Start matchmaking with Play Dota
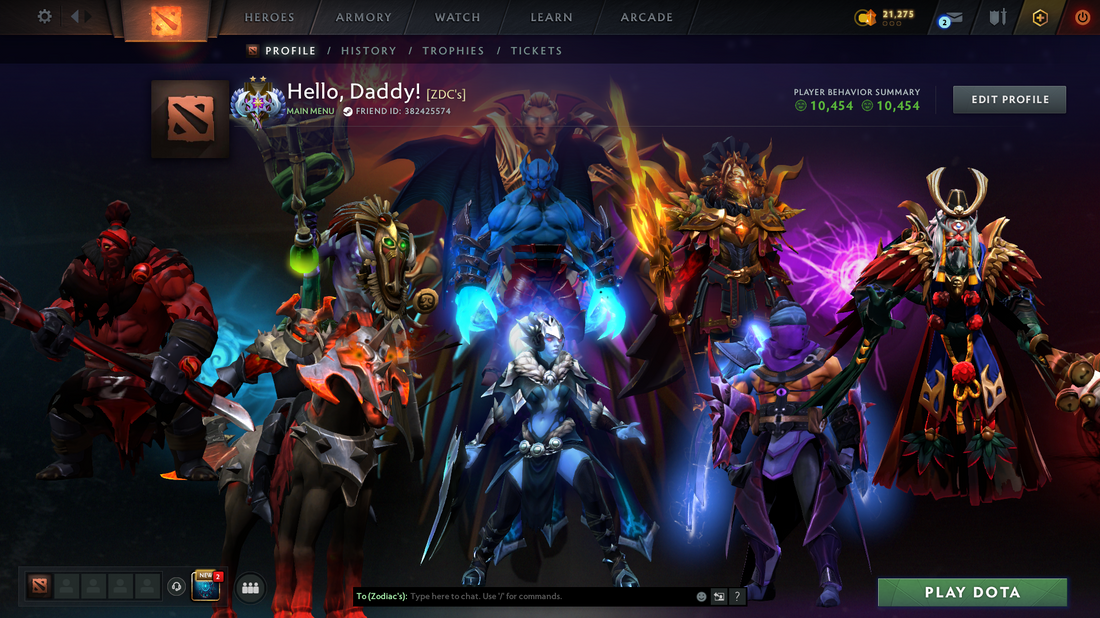 (972, 592)
